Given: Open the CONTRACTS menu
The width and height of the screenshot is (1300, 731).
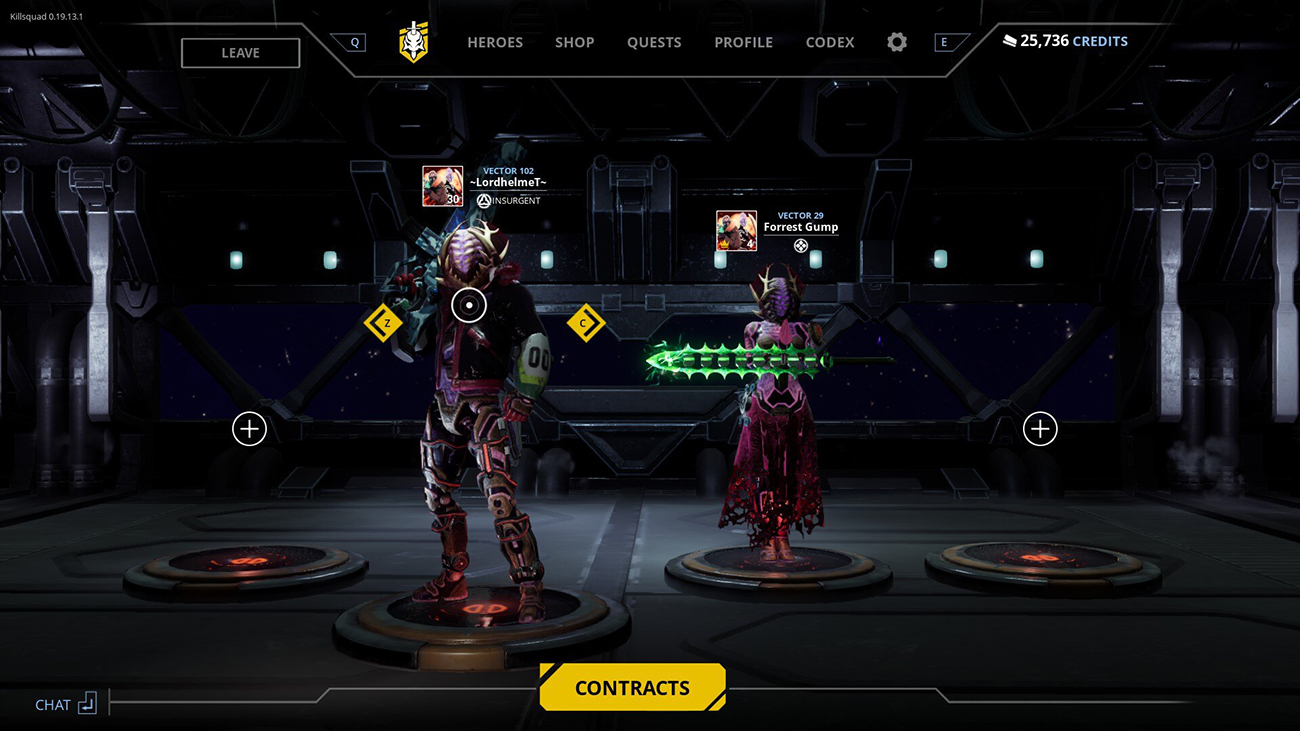Looking at the screenshot, I should [x=632, y=688].
